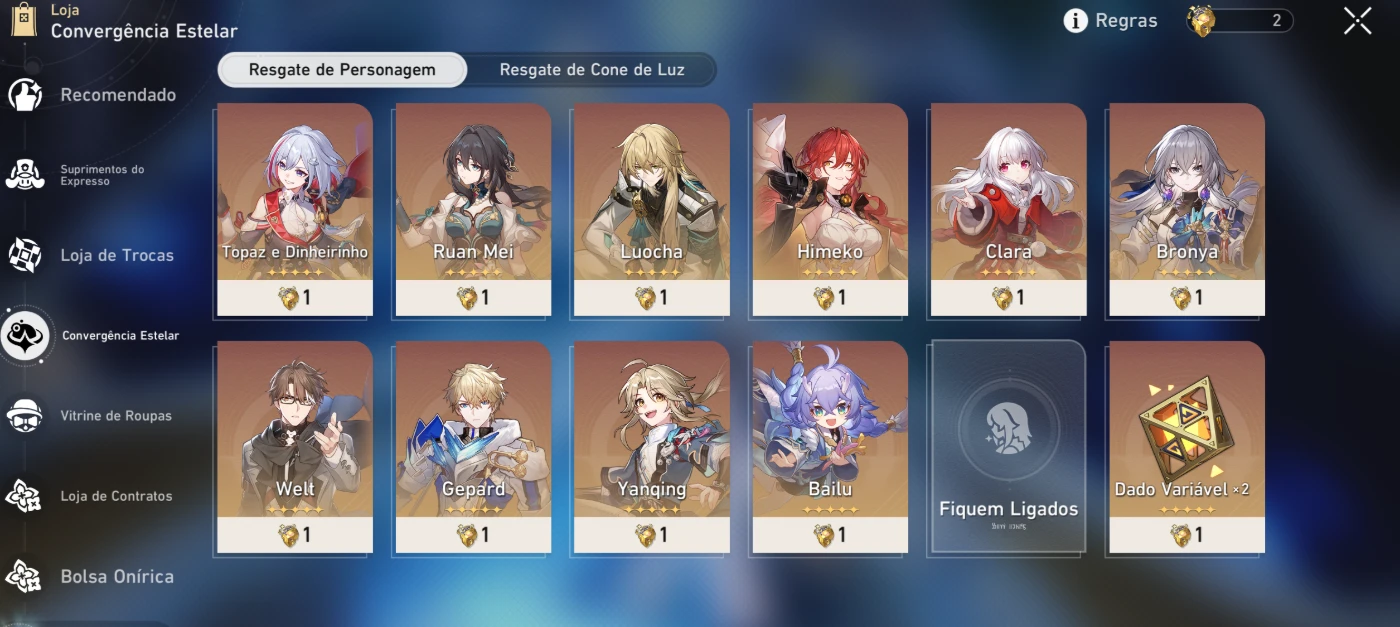This screenshot has width=1400, height=627.
Task: Choose the Dado Variável ×2 item card
Action: tap(1187, 446)
